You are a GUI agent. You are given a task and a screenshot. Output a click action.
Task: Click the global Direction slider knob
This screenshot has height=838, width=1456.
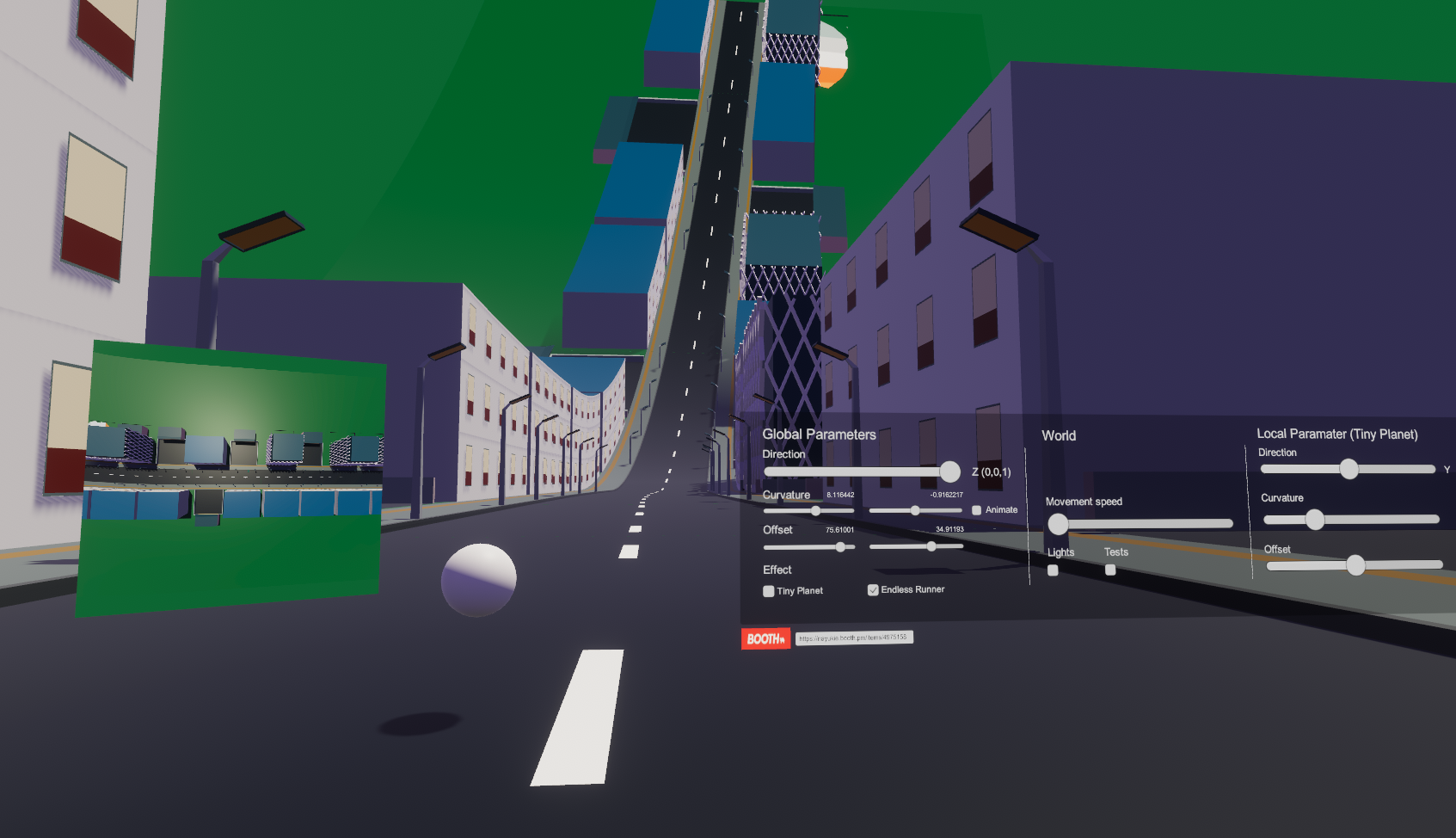949,471
